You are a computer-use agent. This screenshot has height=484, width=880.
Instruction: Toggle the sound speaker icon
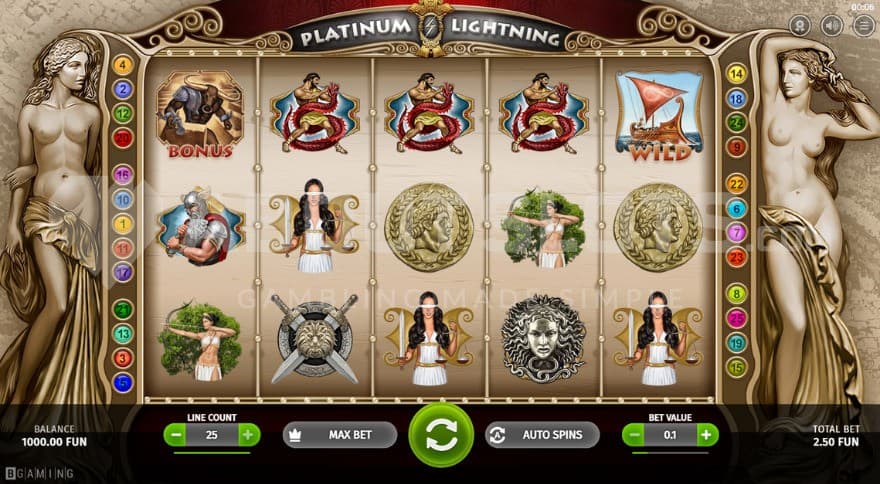click(x=831, y=25)
